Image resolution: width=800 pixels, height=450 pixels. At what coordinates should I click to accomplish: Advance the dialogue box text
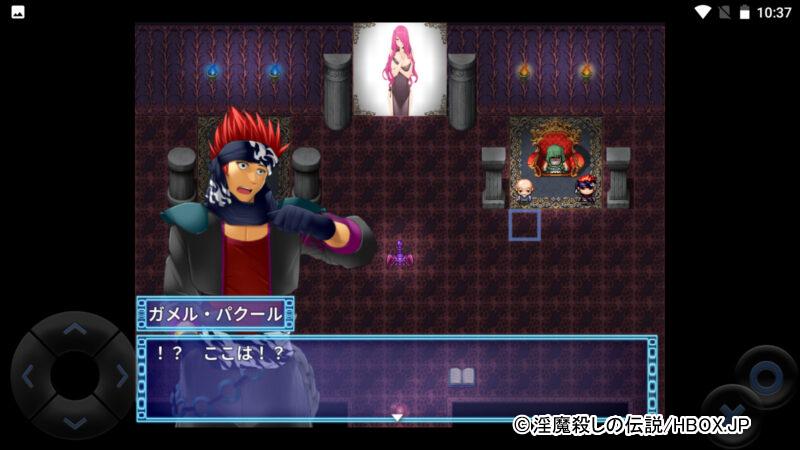[397, 378]
